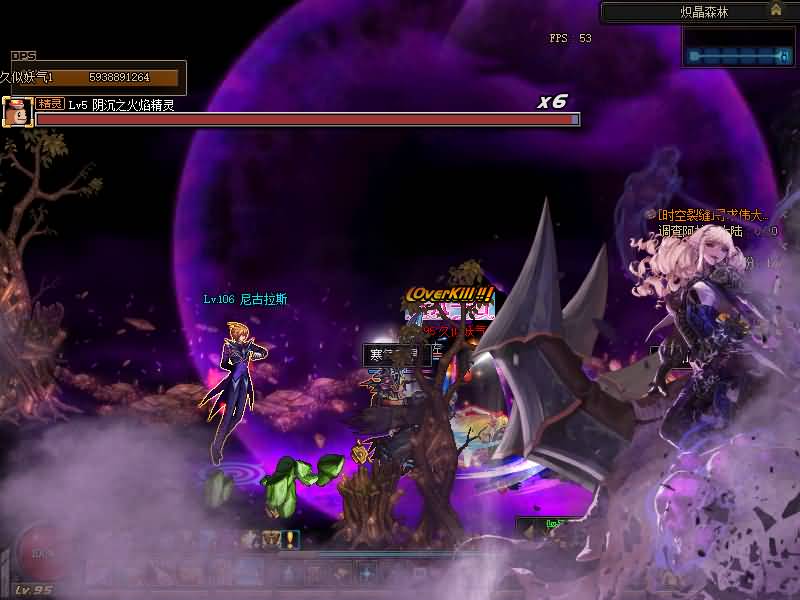Screen dimensions: 800x600
Task: Click the 久似妖气1 DPS meter row
Action: pos(95,77)
